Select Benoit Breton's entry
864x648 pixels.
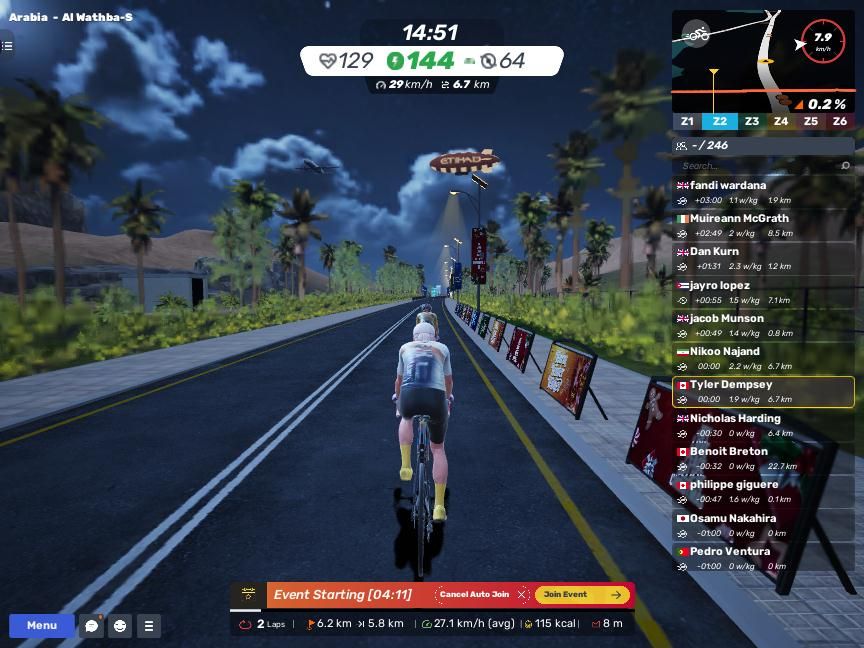(763, 458)
